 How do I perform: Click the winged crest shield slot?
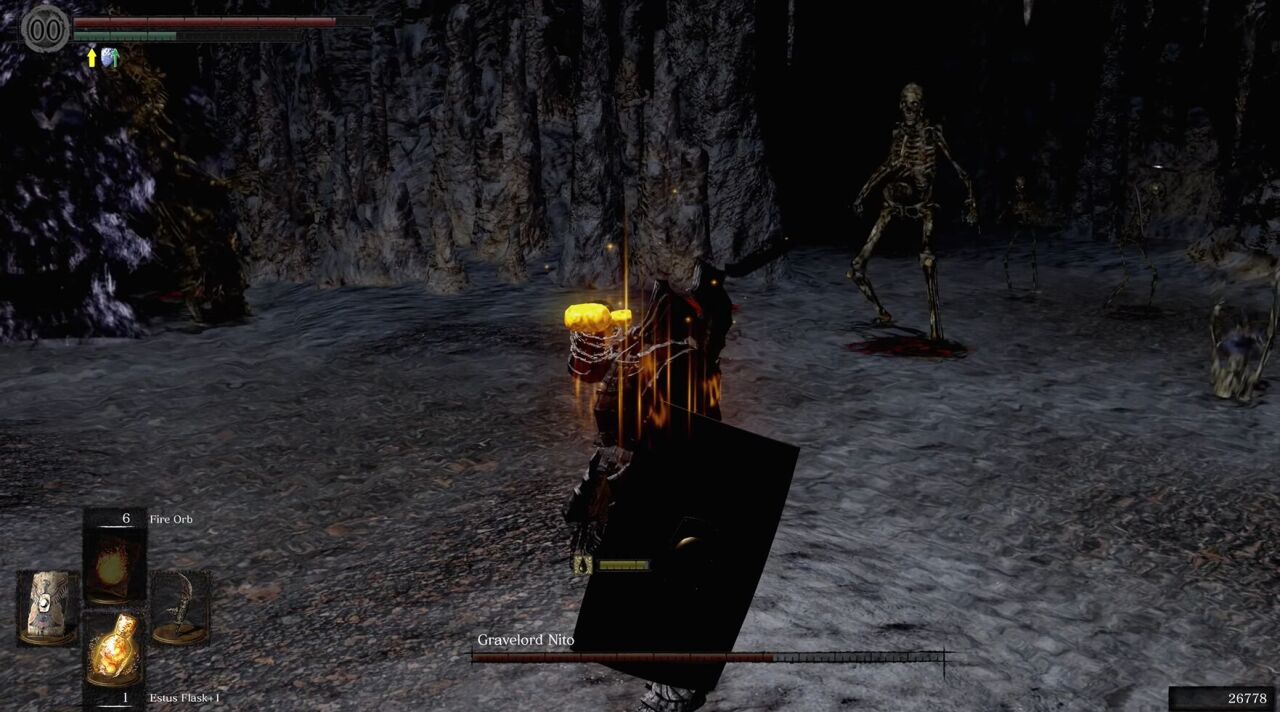click(47, 607)
